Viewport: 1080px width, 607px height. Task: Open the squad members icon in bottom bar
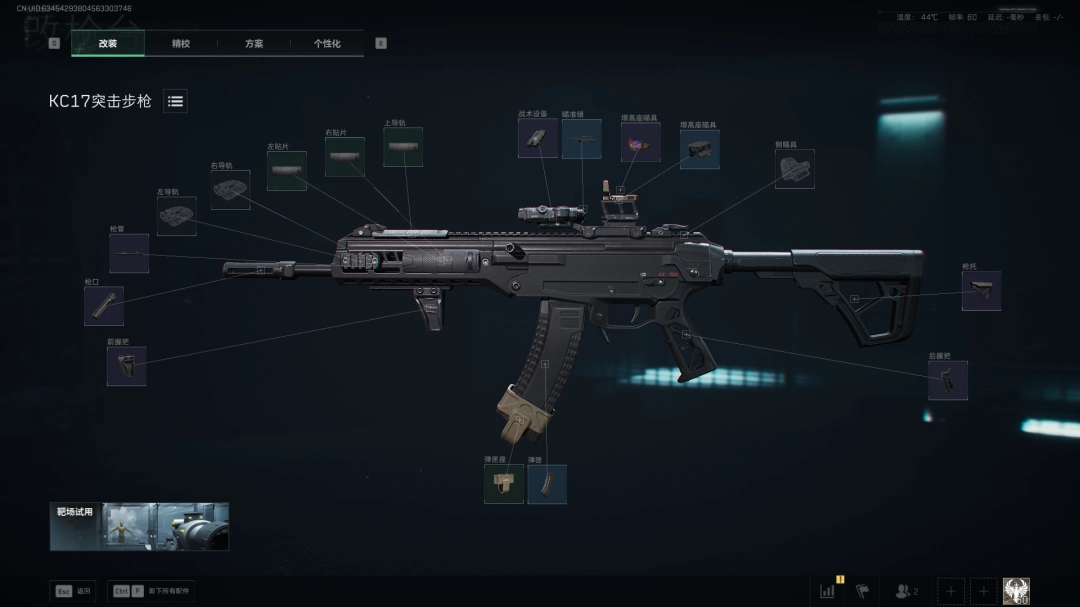pyautogui.click(x=906, y=591)
